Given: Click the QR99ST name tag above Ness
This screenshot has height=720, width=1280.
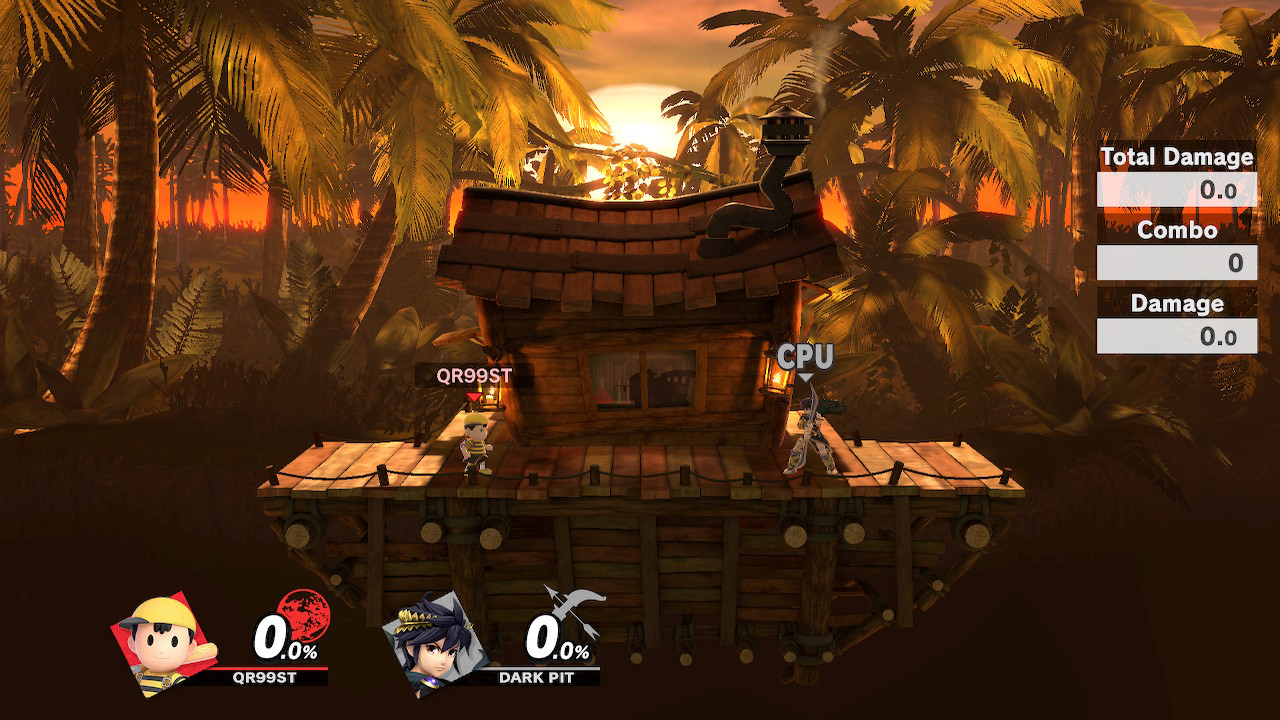Looking at the screenshot, I should (x=473, y=376).
